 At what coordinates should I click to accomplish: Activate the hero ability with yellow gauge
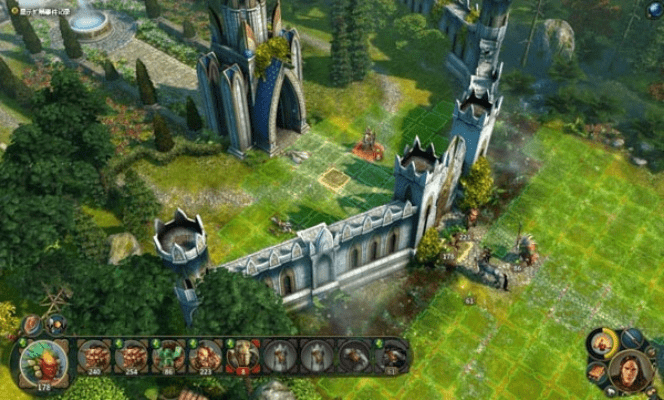point(602,343)
